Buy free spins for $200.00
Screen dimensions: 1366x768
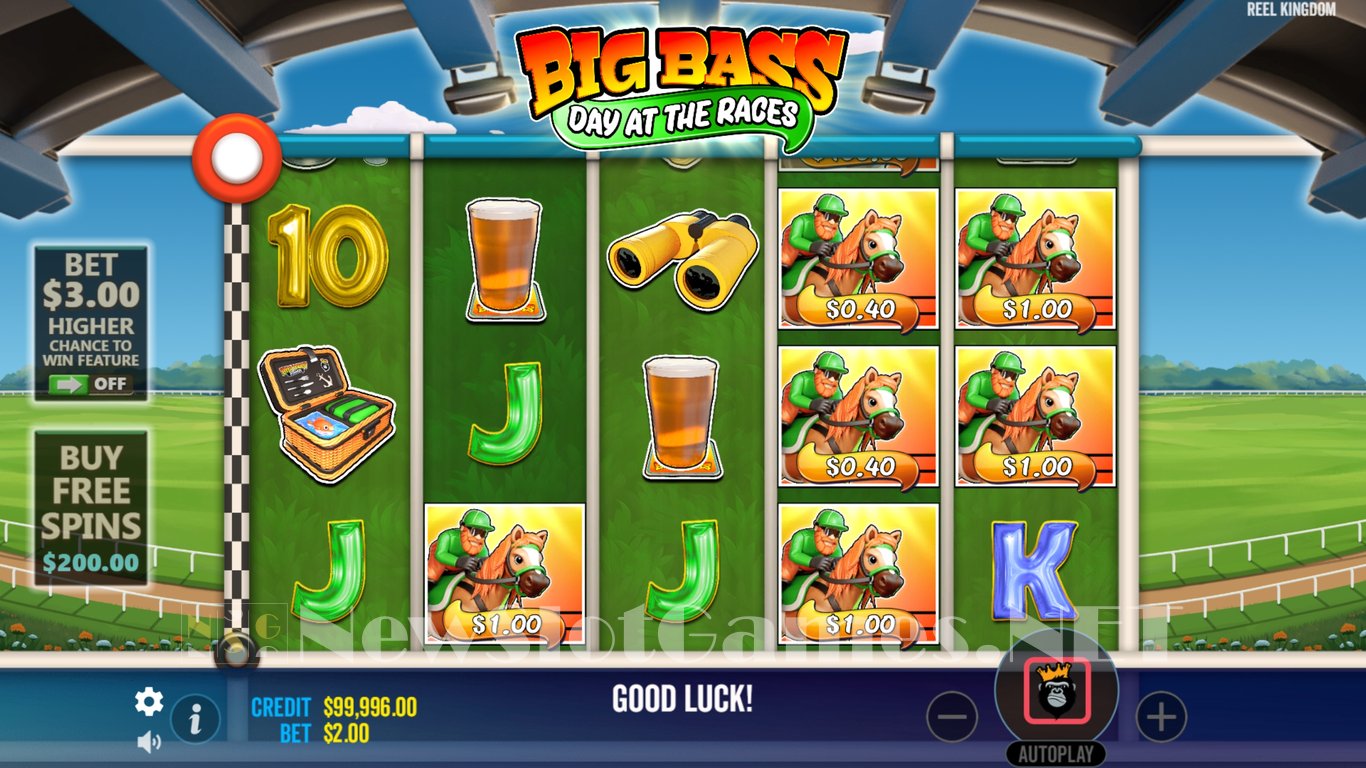pyautogui.click(x=91, y=508)
